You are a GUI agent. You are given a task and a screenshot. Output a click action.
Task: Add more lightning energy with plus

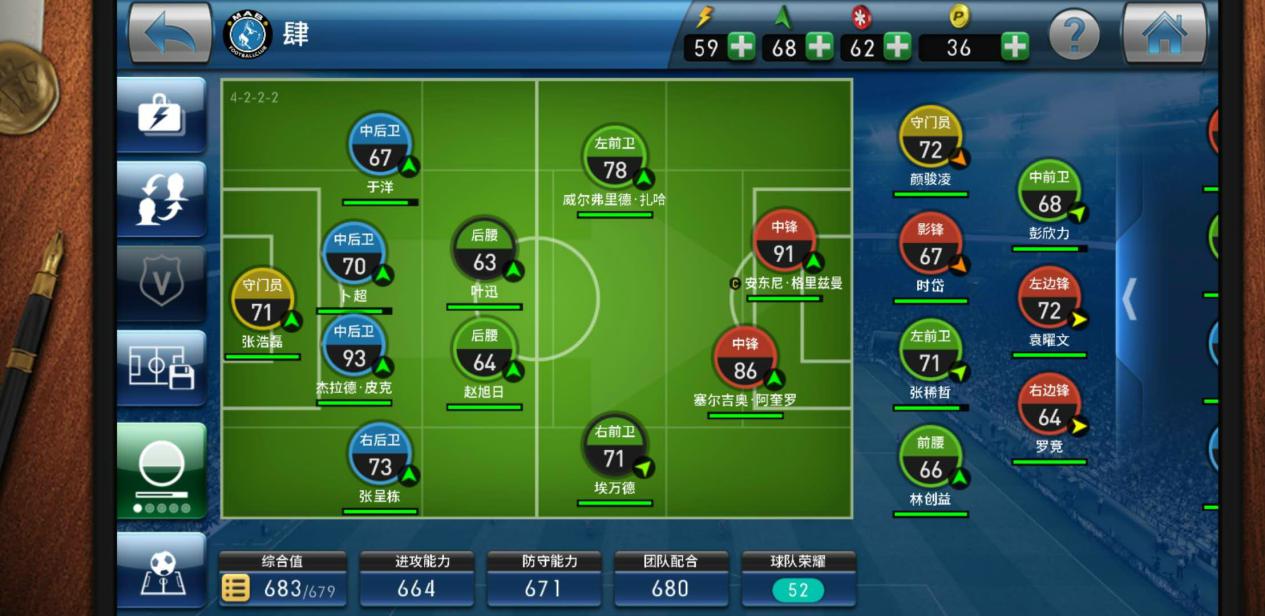coord(741,47)
